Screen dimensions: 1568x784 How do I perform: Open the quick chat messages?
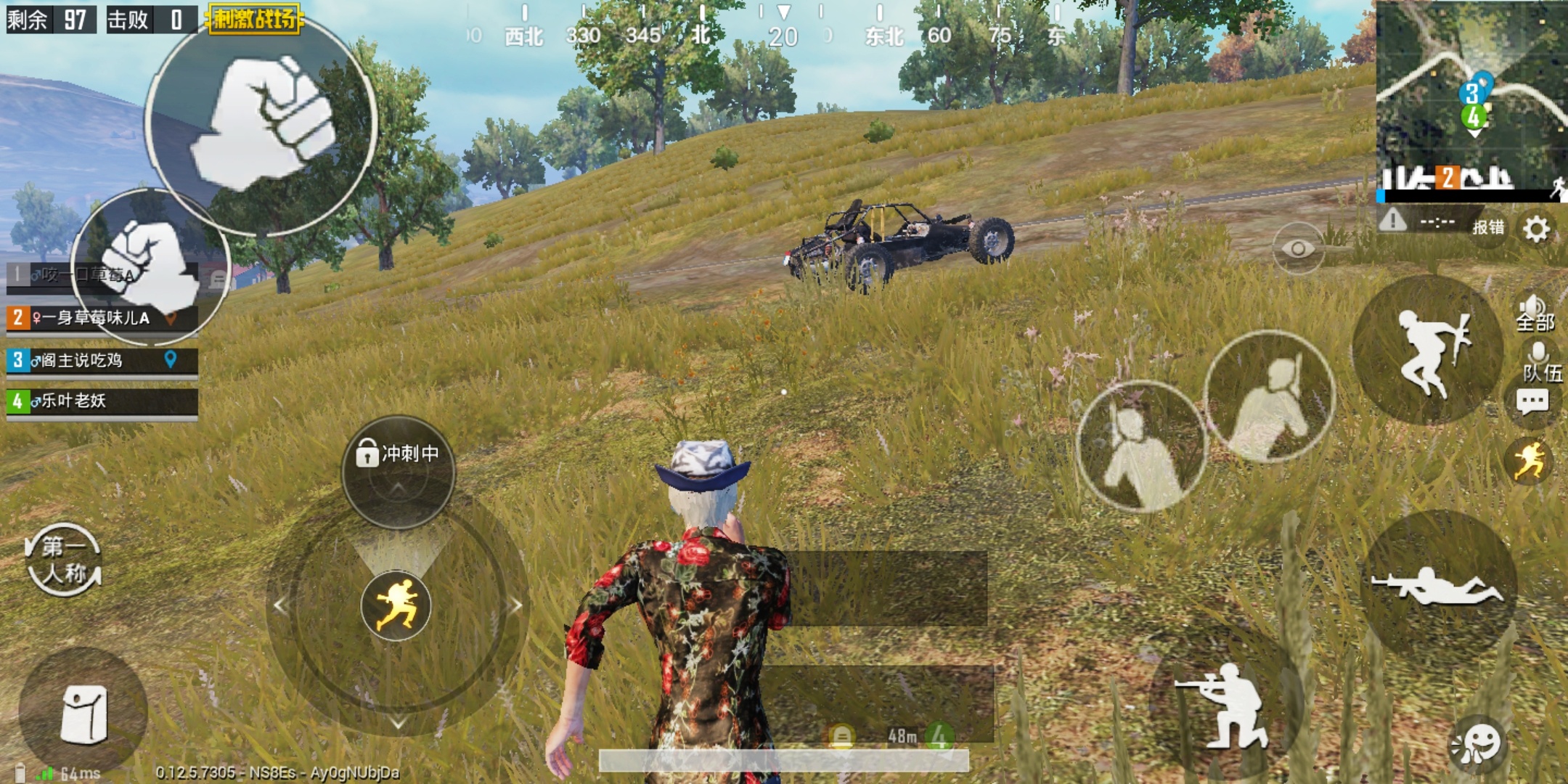[x=1532, y=401]
